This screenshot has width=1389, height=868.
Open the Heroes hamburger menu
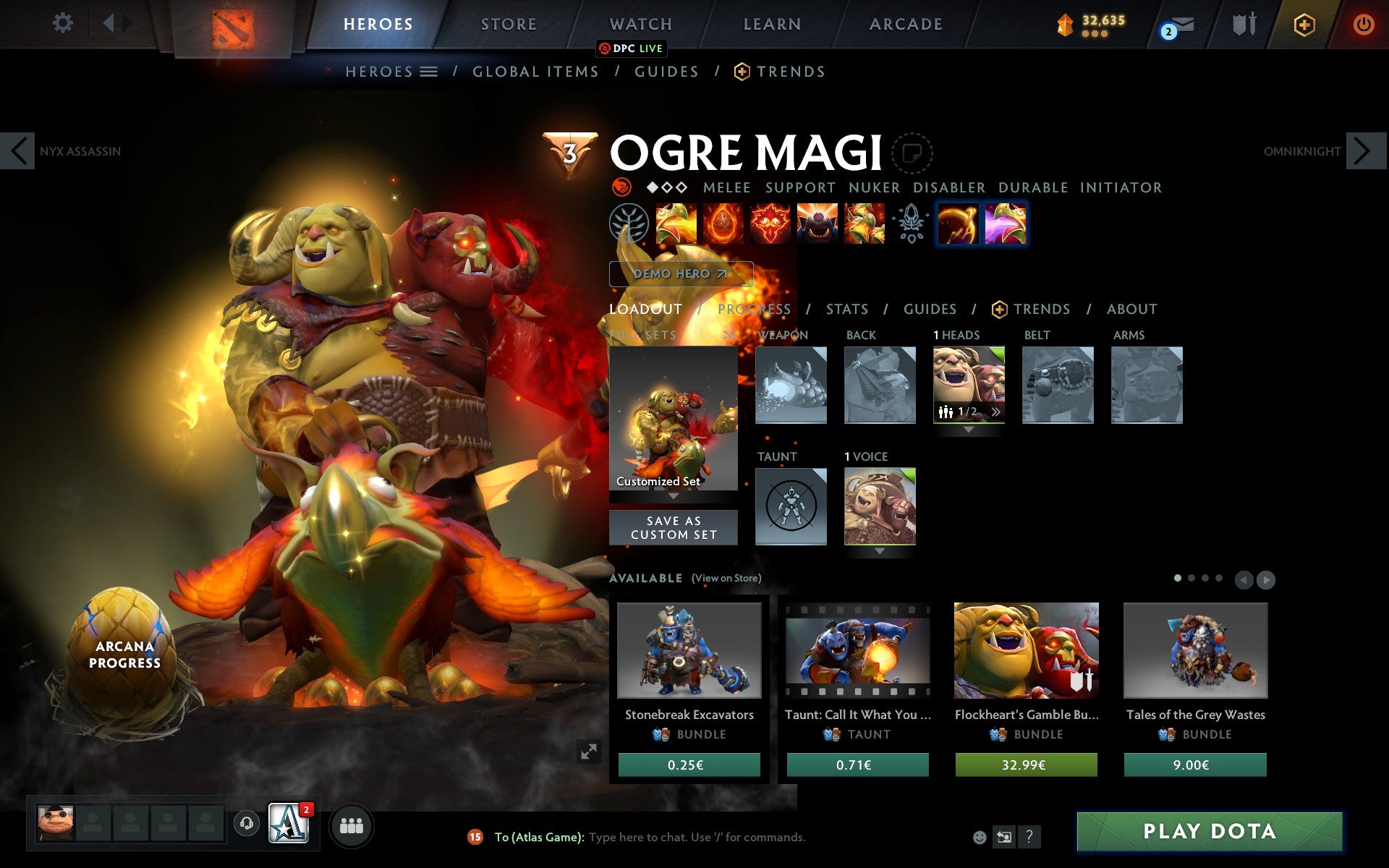click(430, 71)
